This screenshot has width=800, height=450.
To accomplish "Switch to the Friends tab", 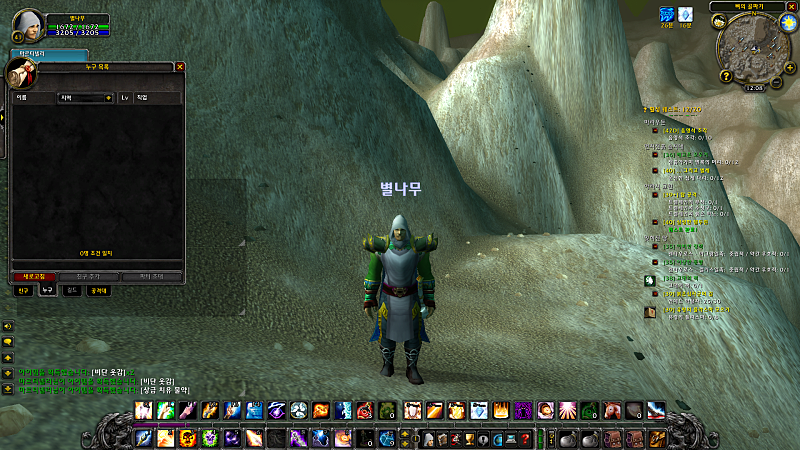I will pos(23,290).
